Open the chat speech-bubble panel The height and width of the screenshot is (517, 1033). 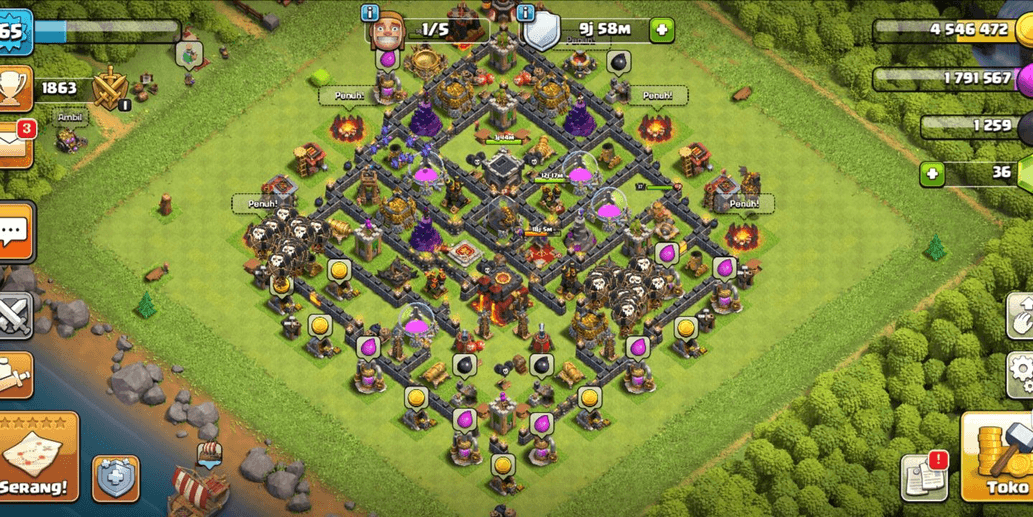pos(16,233)
